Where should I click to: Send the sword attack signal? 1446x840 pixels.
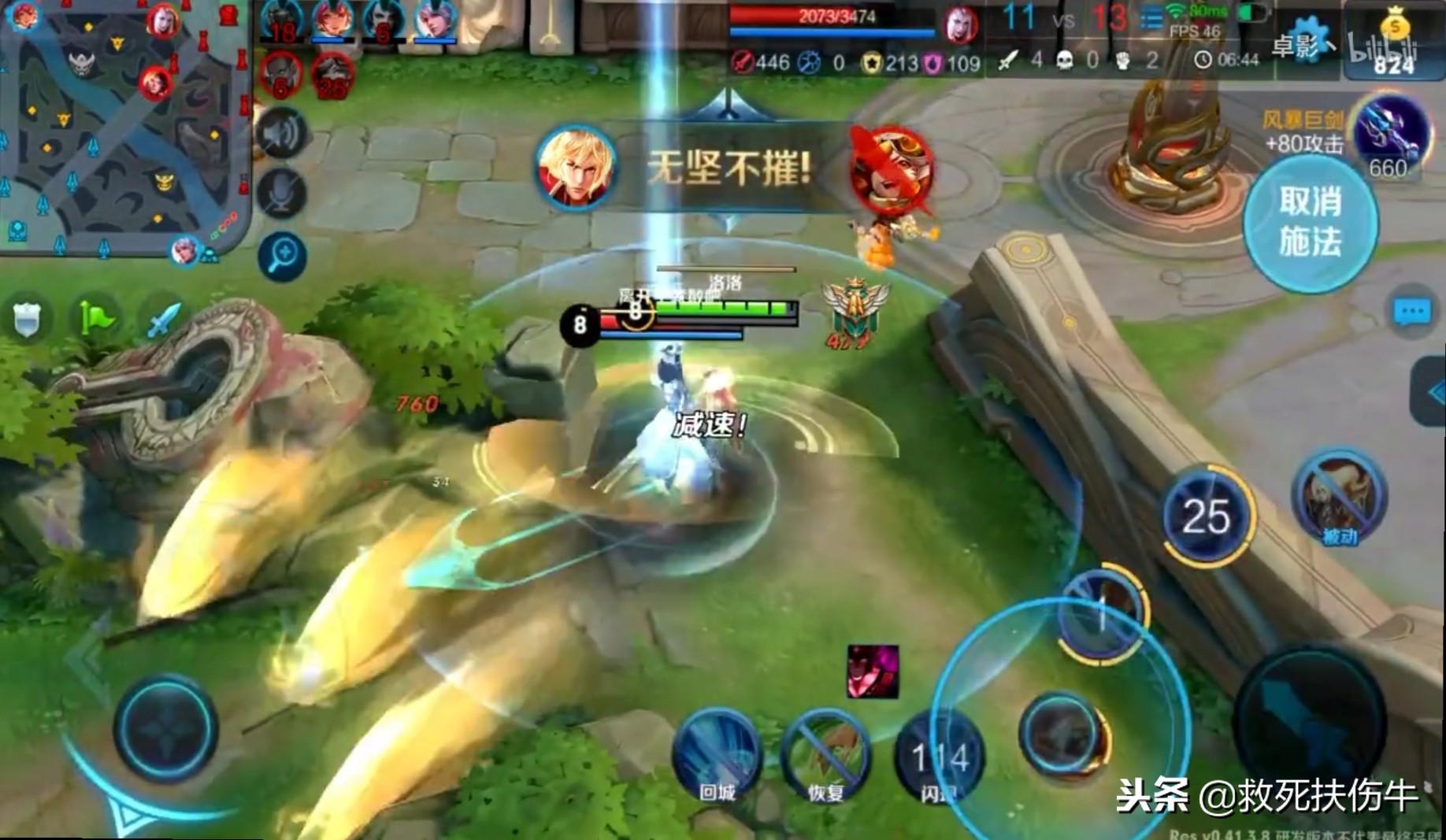click(163, 319)
